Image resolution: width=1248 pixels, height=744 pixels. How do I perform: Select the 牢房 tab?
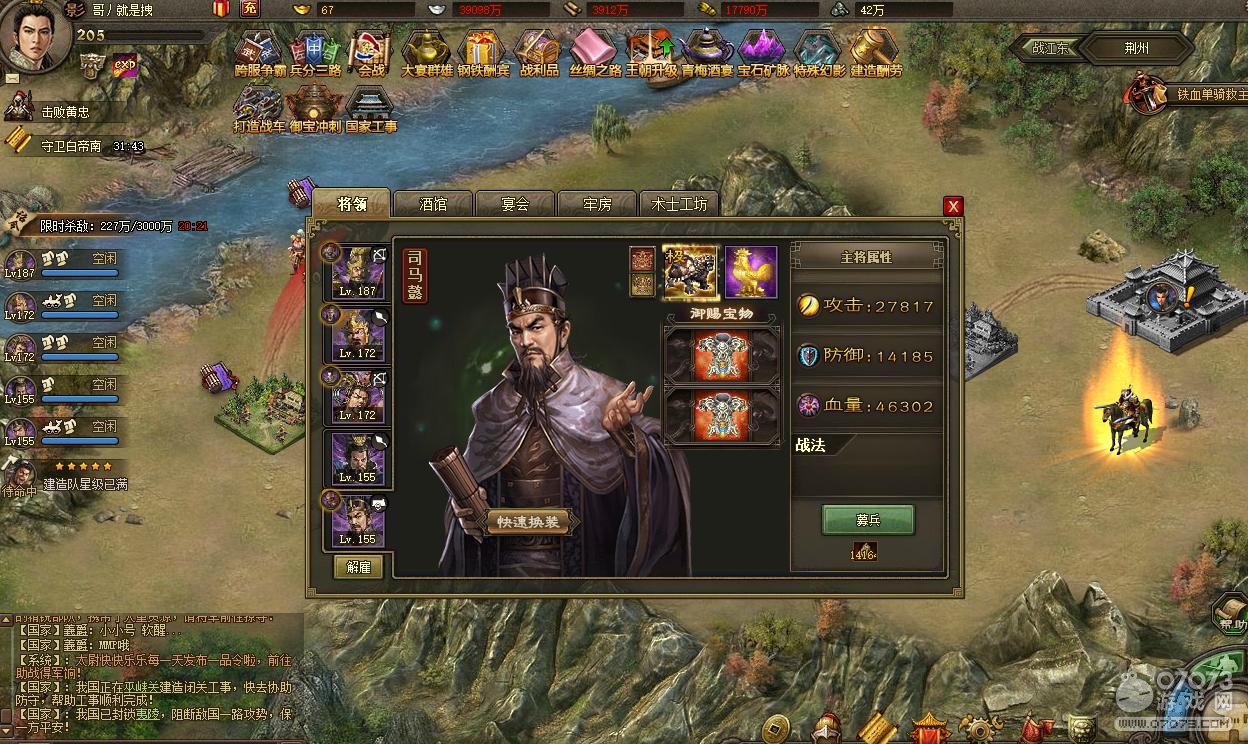point(597,204)
